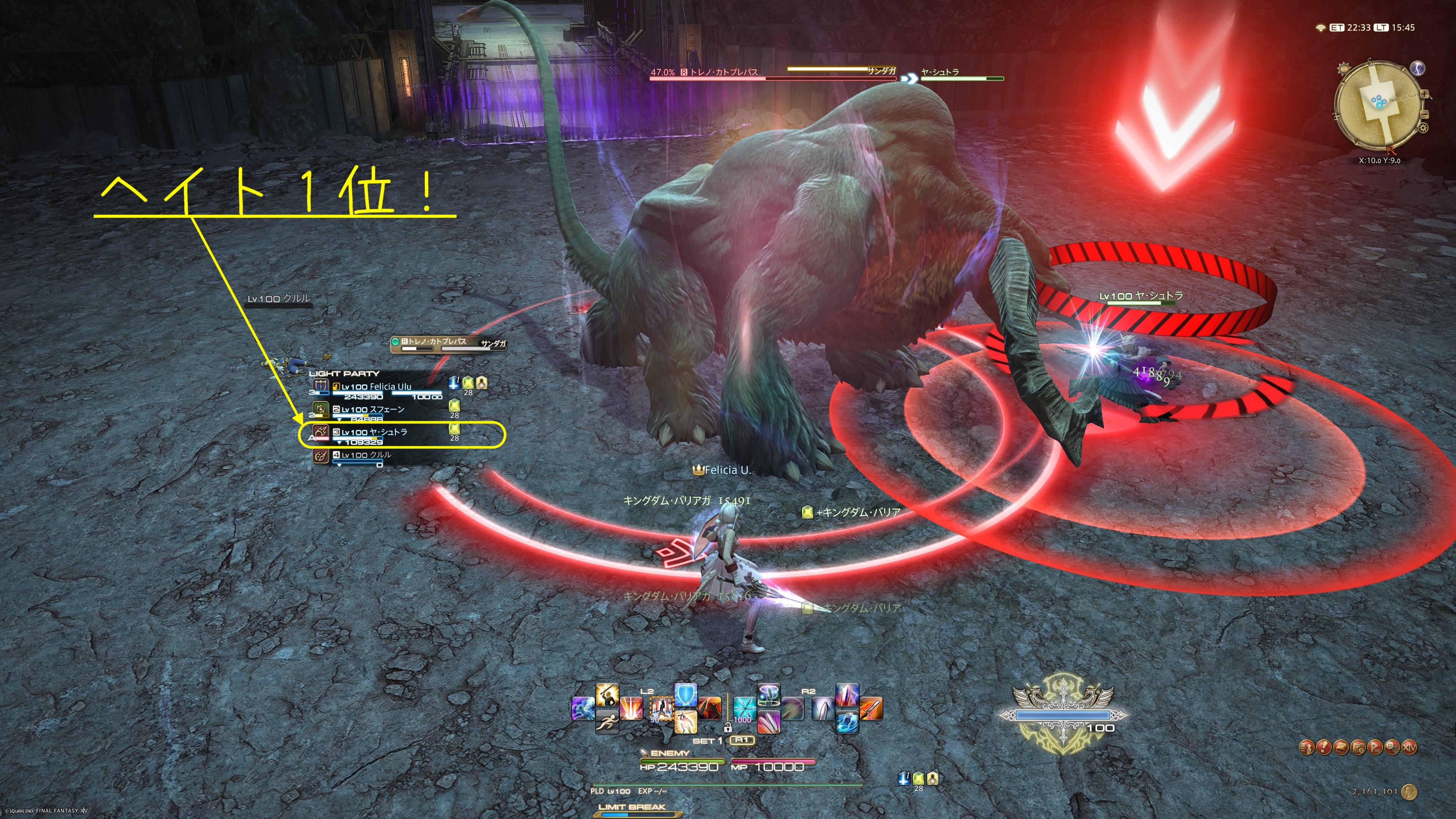Select スフェーン in the party list
This screenshot has width=1456, height=819.
pos(372,410)
